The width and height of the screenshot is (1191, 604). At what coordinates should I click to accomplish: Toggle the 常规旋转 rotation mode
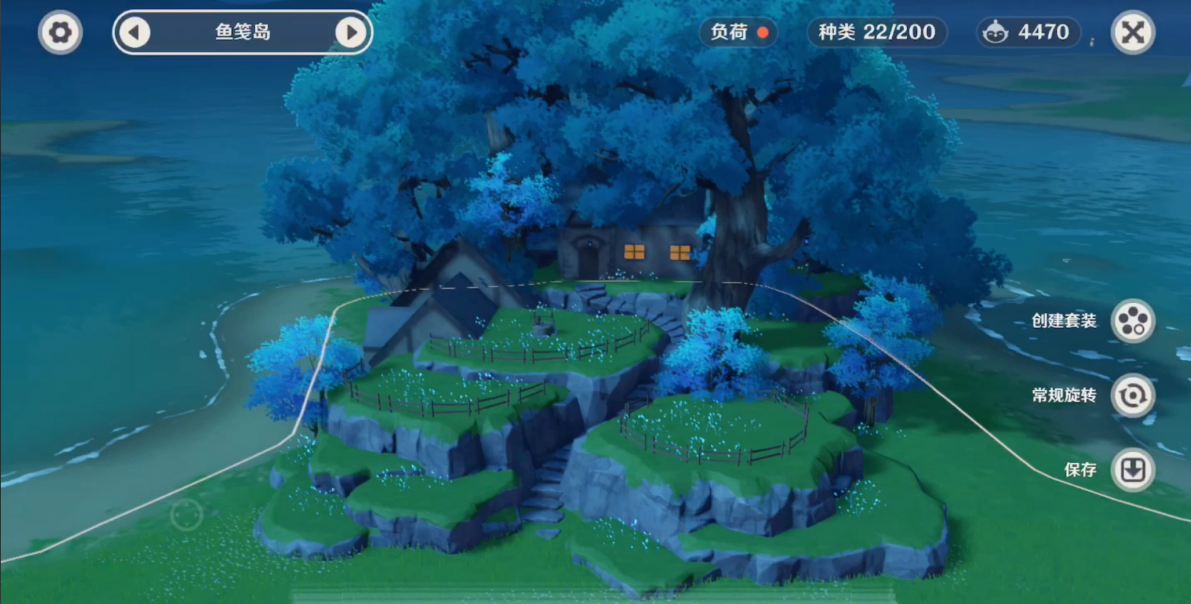1132,395
